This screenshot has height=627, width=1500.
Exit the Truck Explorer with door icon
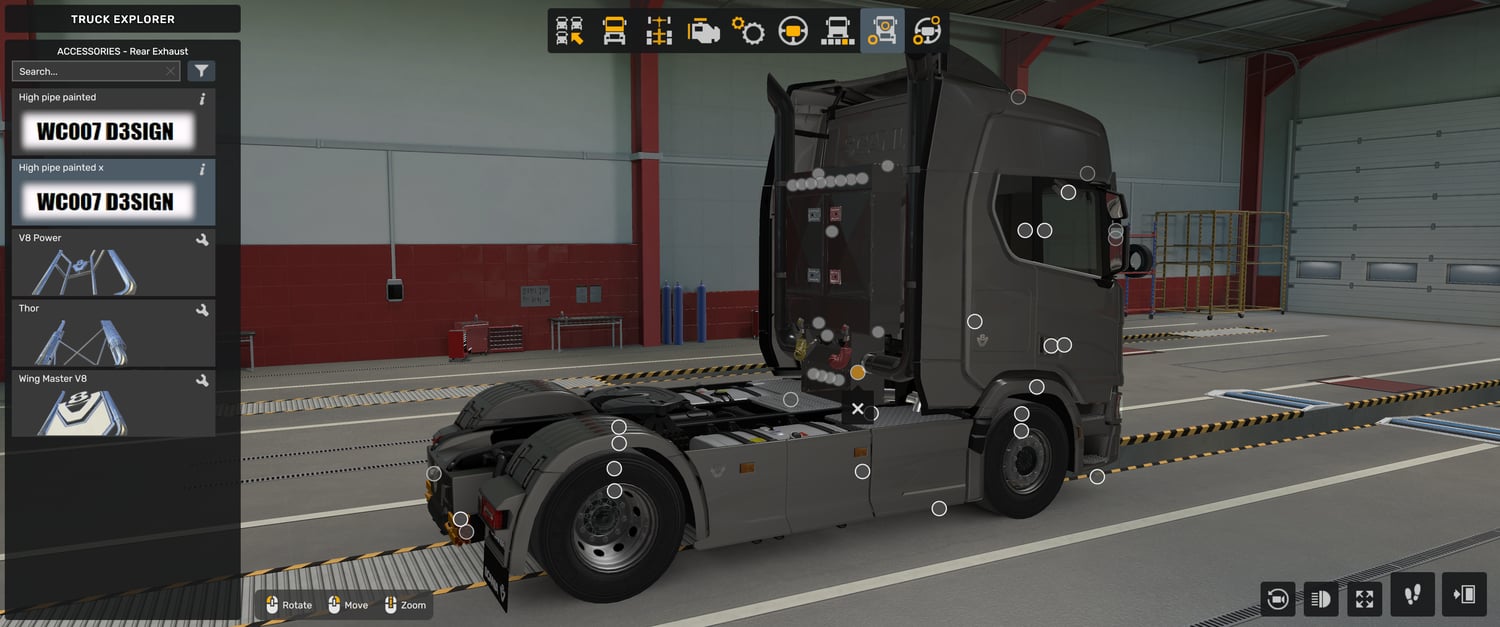[1464, 595]
